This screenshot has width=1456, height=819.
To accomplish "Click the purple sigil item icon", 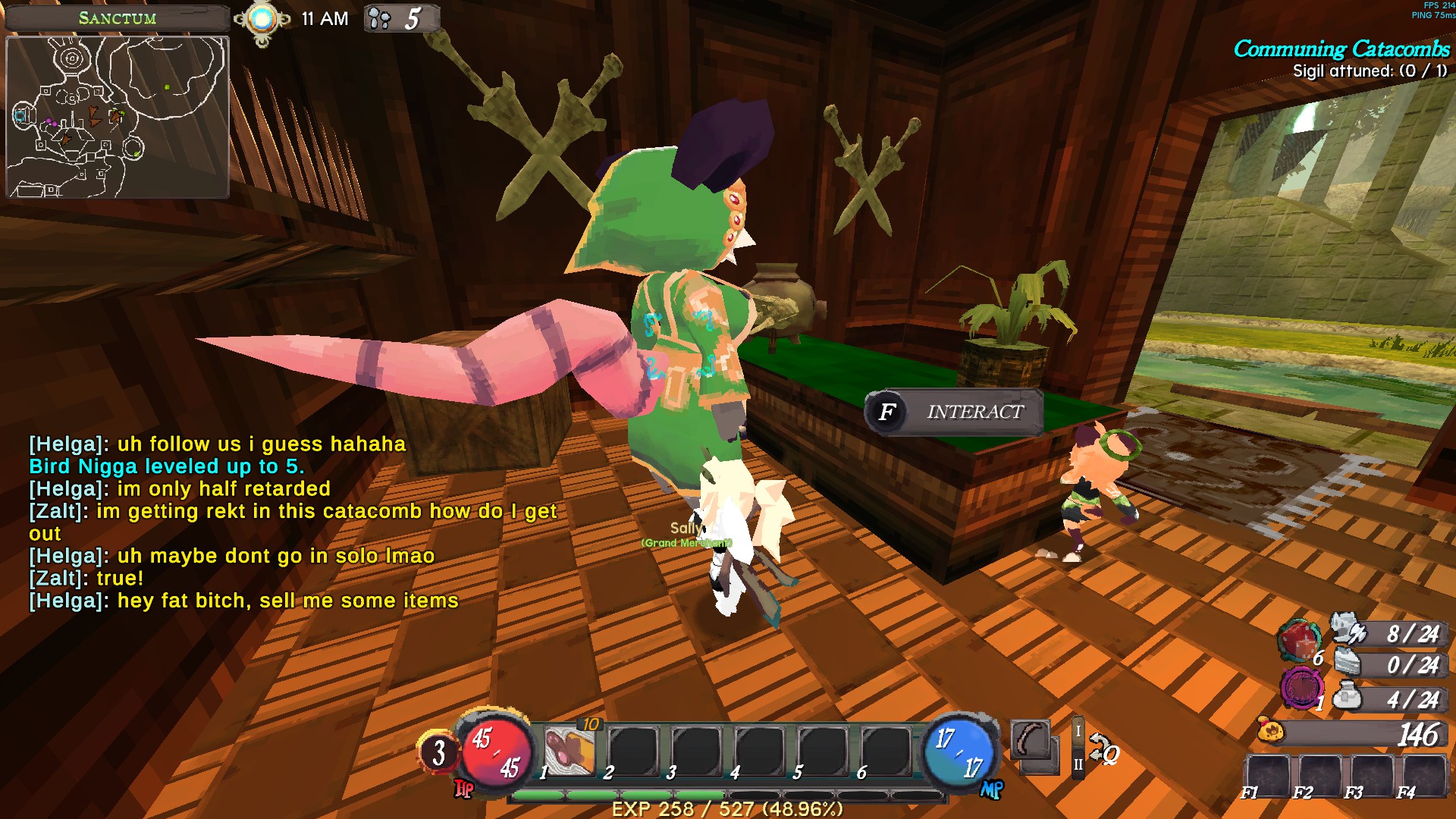I will (x=1301, y=688).
